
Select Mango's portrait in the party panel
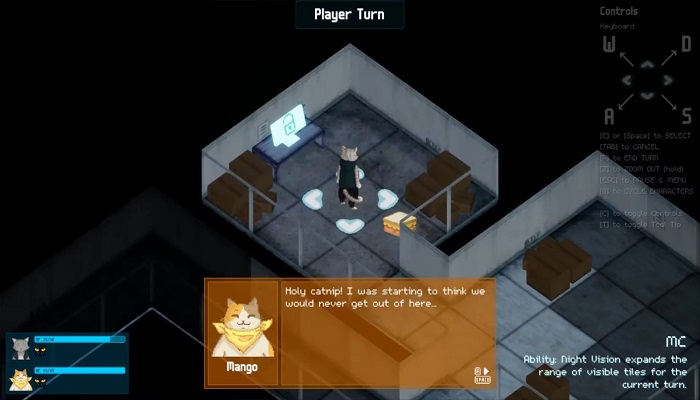[x=19, y=379]
